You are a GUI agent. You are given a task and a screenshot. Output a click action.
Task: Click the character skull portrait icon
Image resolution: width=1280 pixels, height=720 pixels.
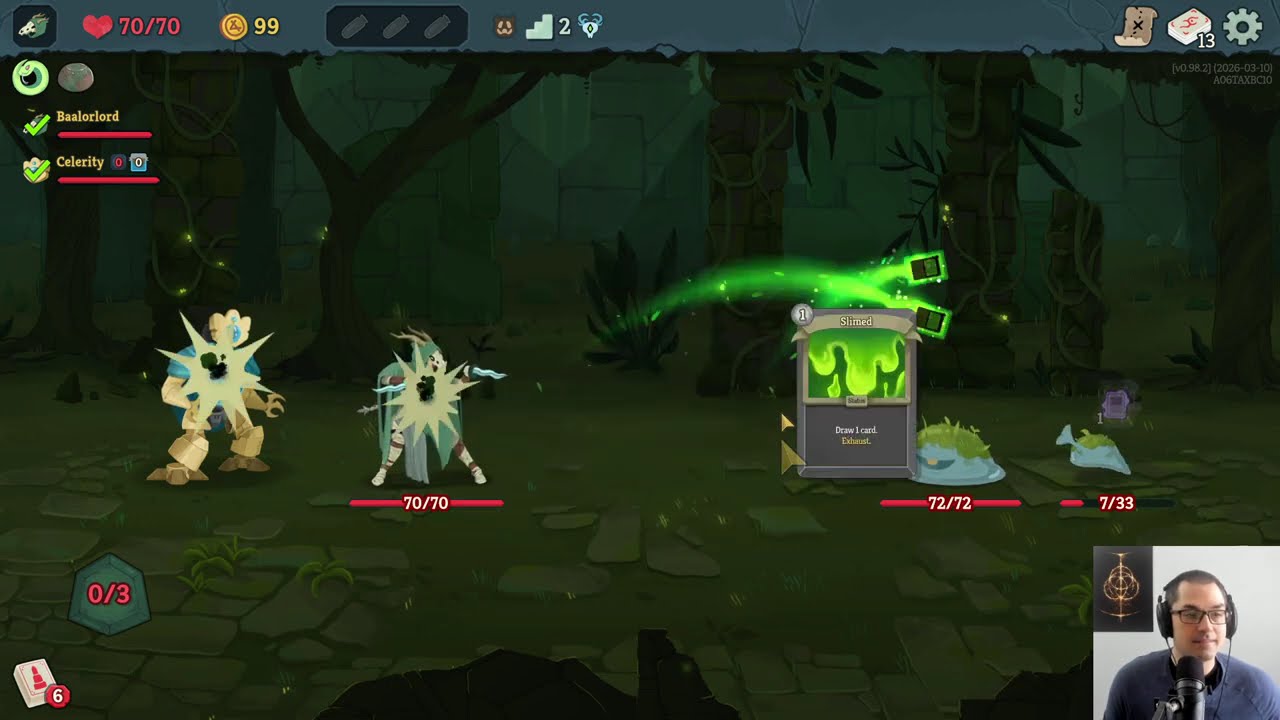(x=34, y=26)
